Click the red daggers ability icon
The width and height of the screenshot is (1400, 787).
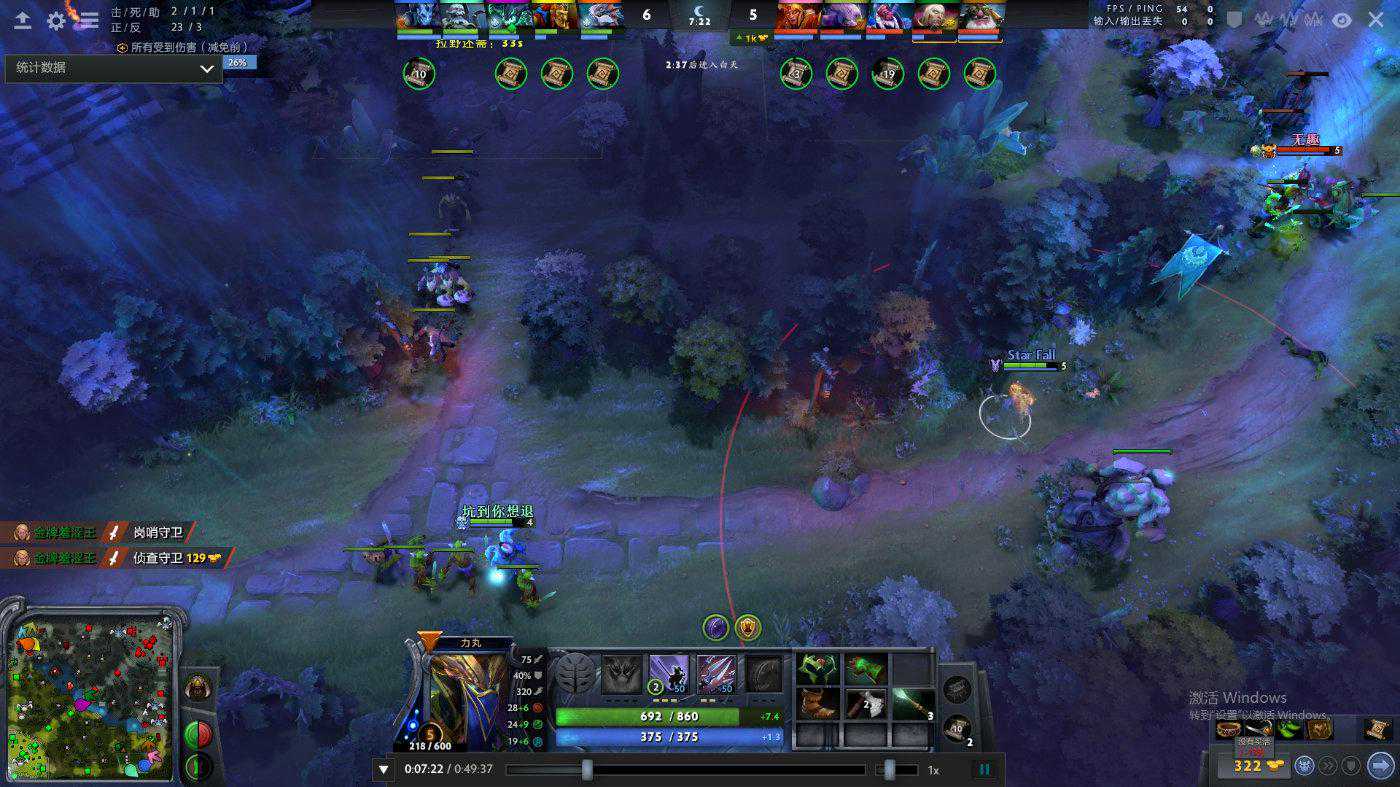716,674
